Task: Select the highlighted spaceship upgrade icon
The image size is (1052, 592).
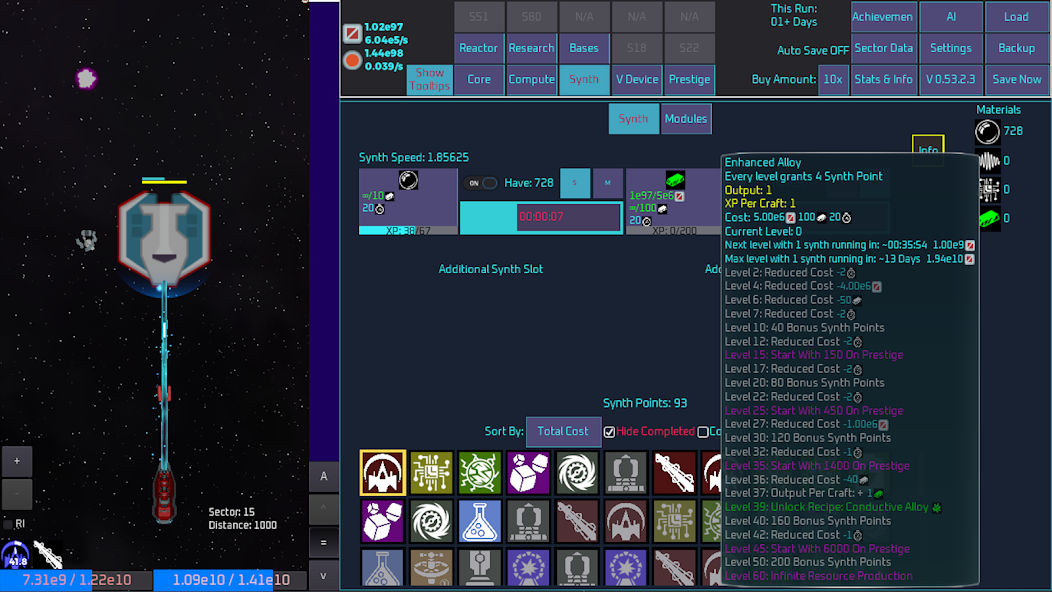Action: pyautogui.click(x=383, y=473)
